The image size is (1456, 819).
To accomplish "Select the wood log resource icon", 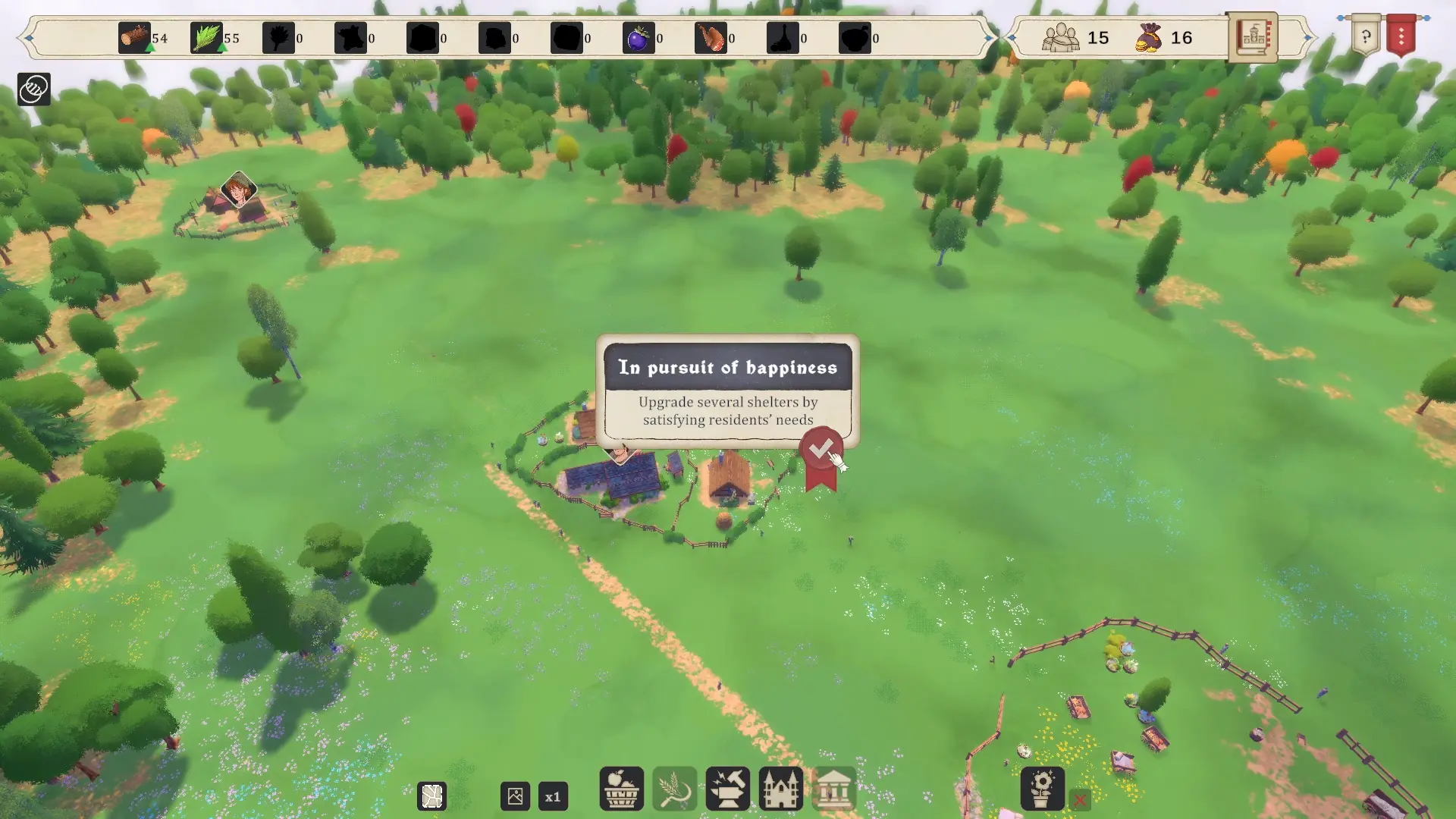I will (x=134, y=38).
